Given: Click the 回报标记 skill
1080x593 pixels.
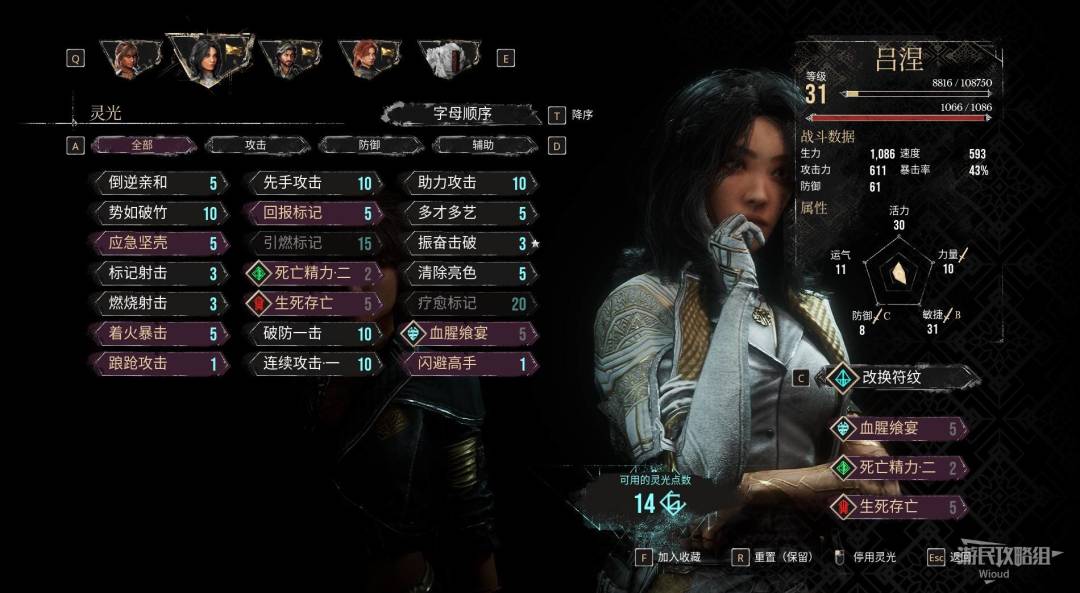Looking at the screenshot, I should tap(310, 213).
